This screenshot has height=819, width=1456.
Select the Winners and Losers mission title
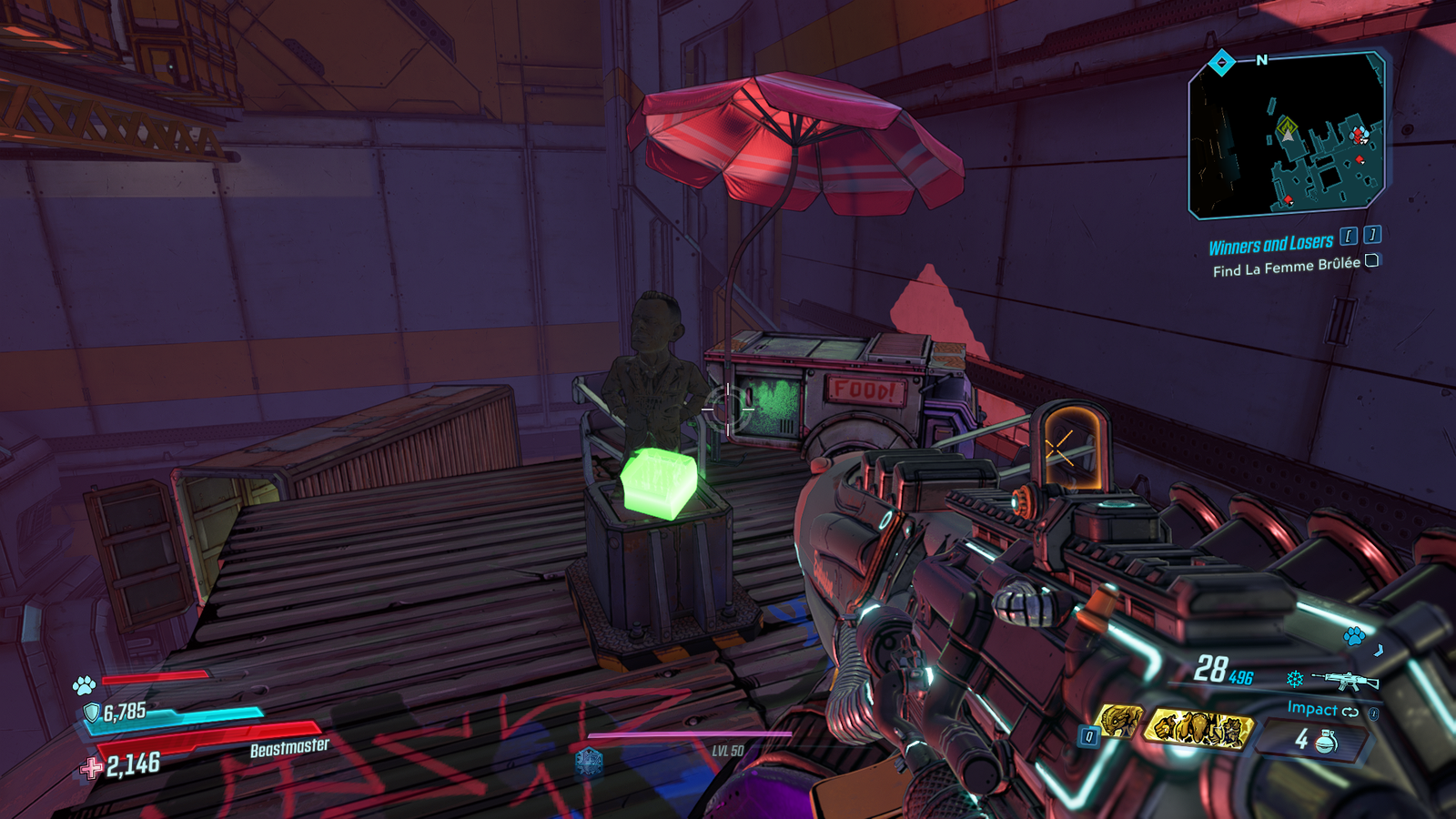coord(1273,243)
